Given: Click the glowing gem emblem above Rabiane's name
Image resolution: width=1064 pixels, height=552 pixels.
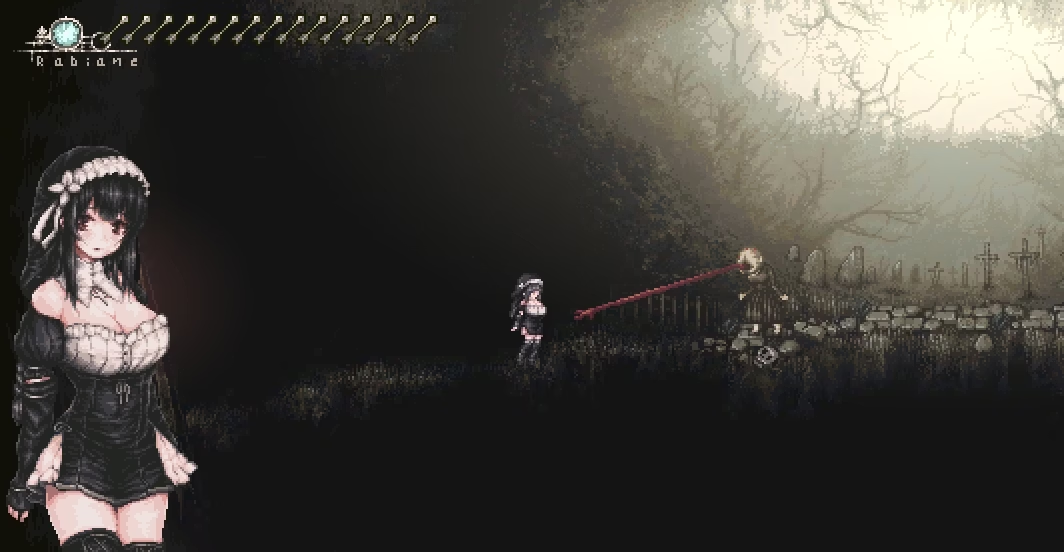Looking at the screenshot, I should pyautogui.click(x=69, y=34).
